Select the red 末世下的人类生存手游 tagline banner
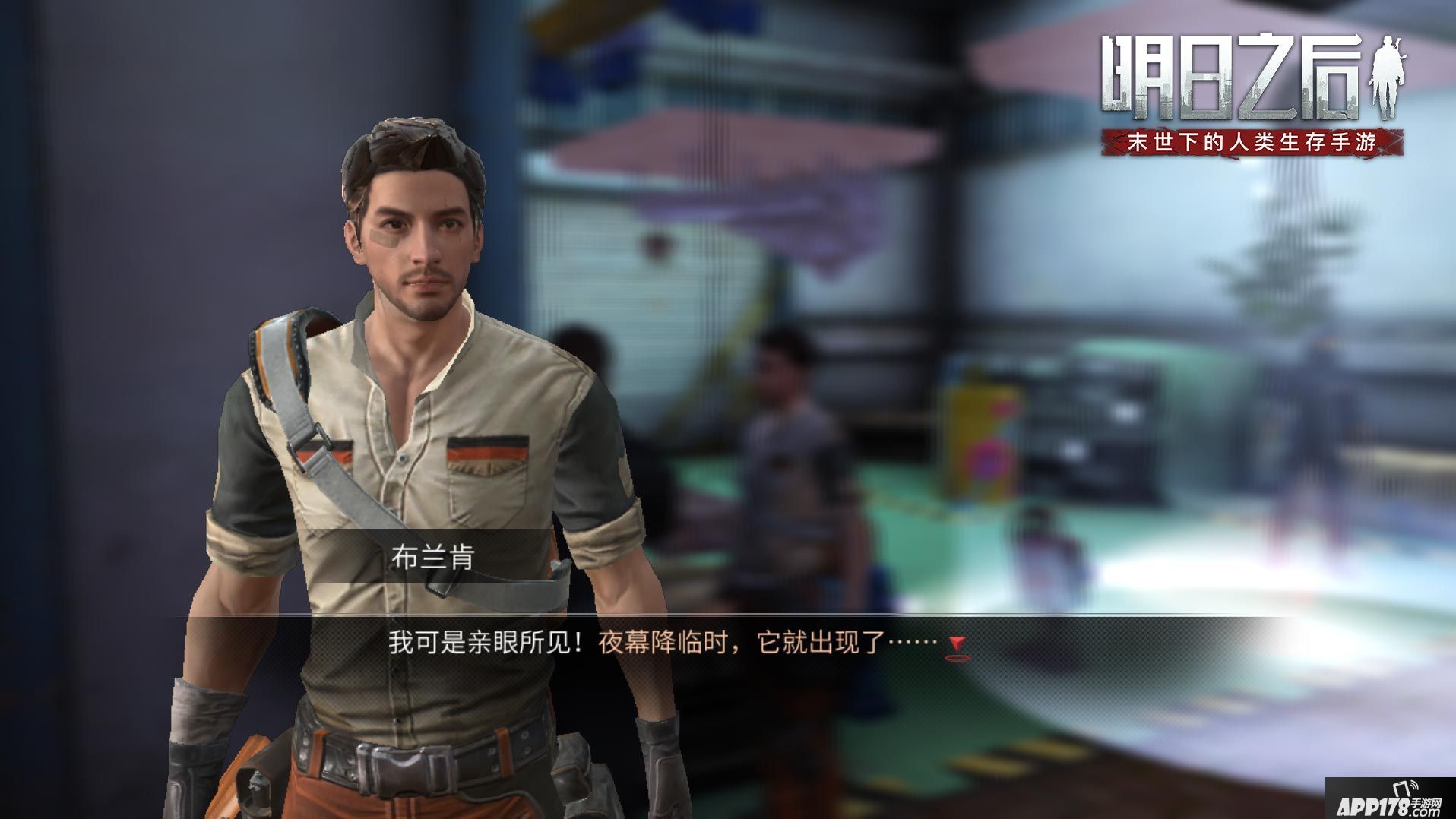Image resolution: width=1456 pixels, height=819 pixels. pyautogui.click(x=1254, y=142)
